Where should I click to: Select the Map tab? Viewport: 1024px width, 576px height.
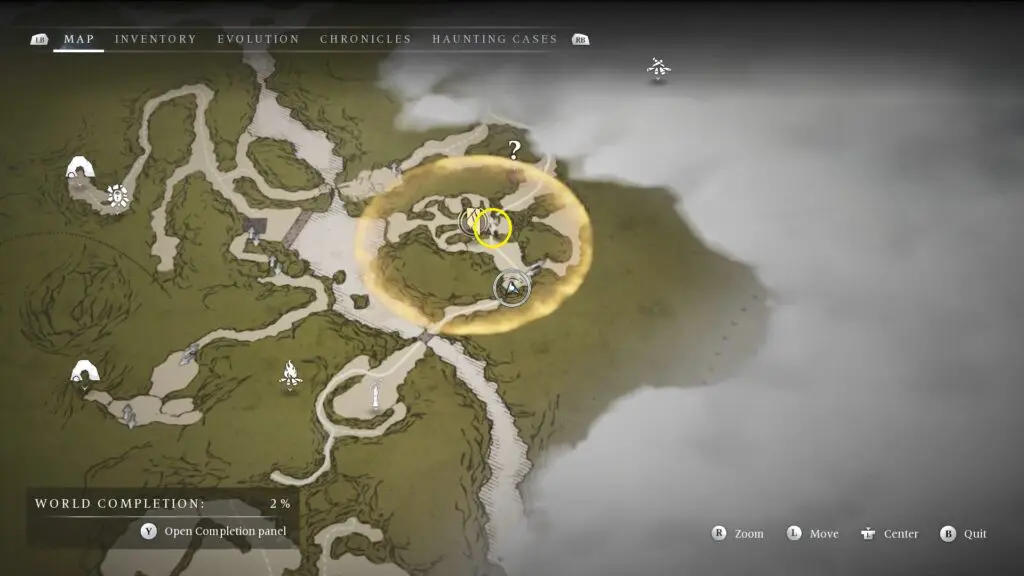[x=79, y=39]
